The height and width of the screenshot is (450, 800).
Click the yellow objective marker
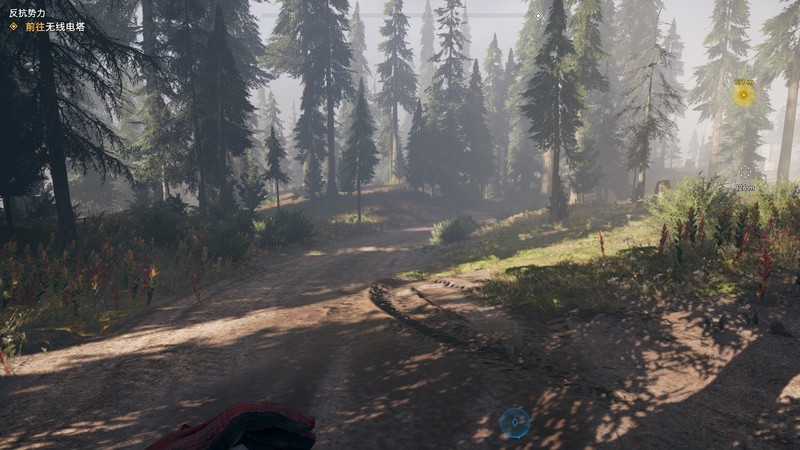click(x=743, y=95)
